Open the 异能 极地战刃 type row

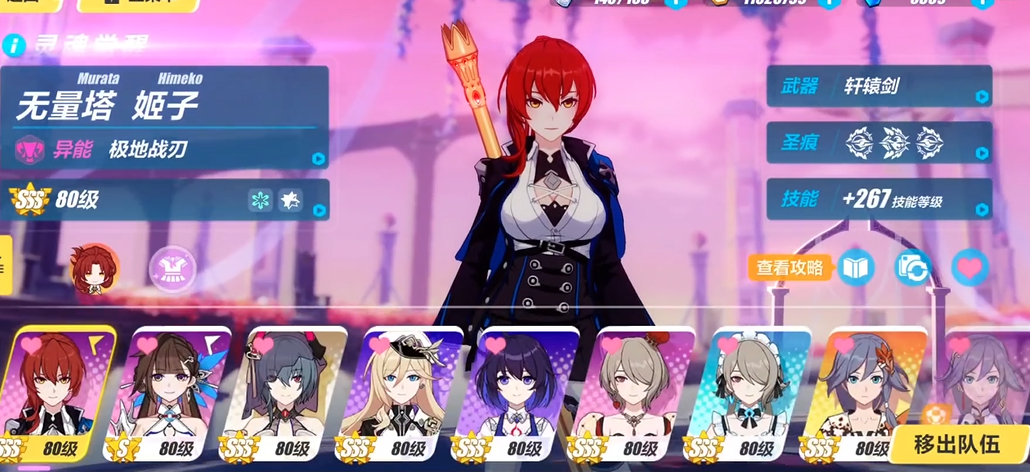165,150
